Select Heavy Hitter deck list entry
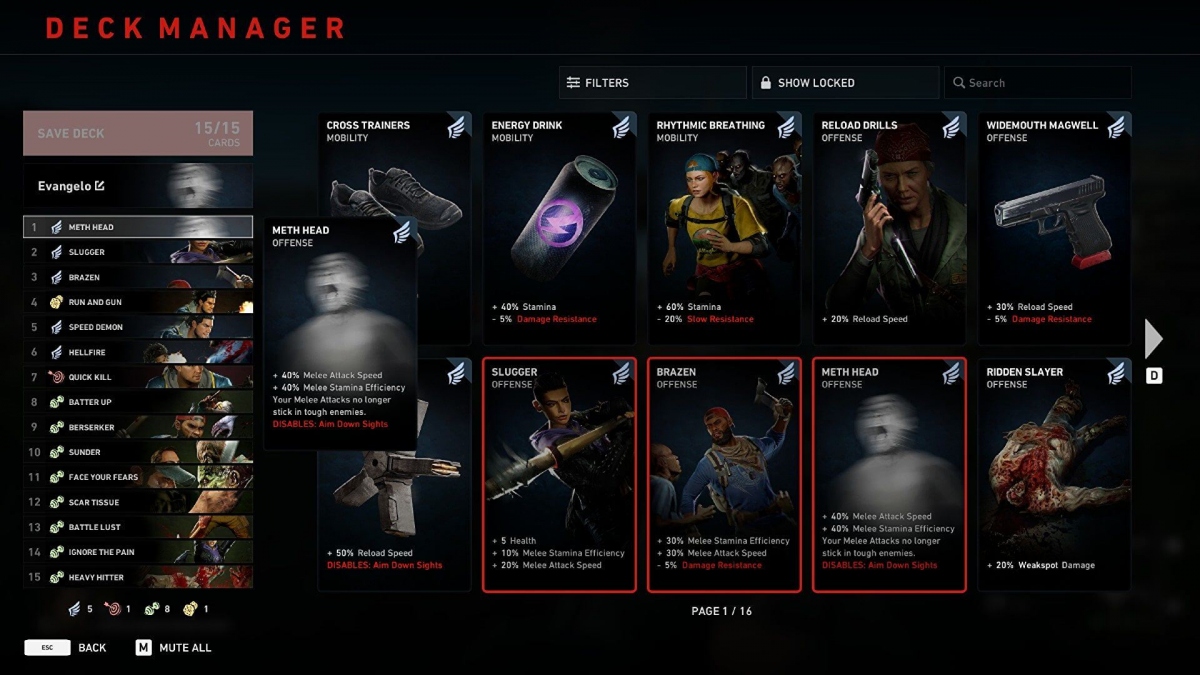Screen dimensions: 1200x675 click(x=138, y=577)
